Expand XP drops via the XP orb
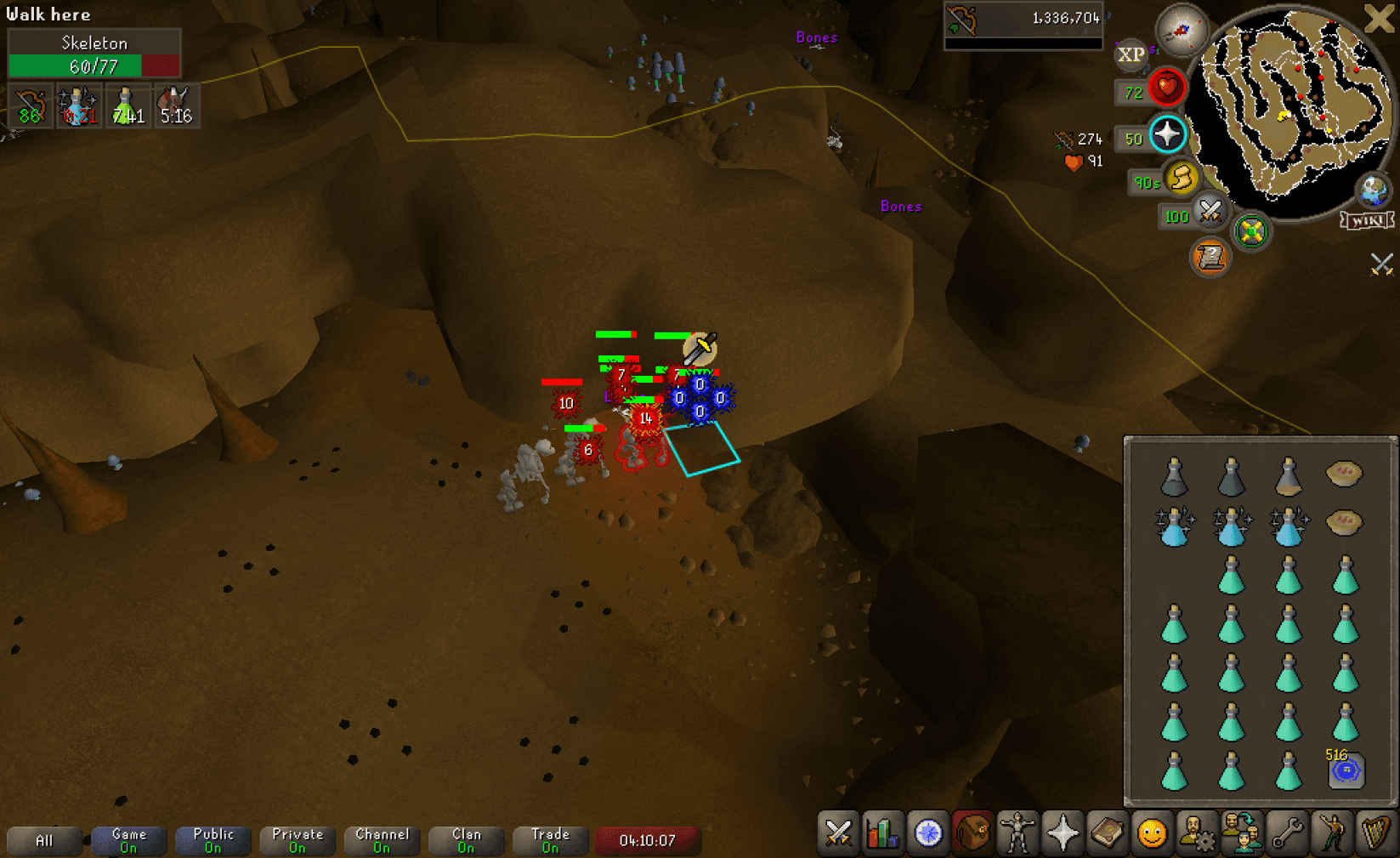The width and height of the screenshot is (1400, 858). tap(1131, 55)
